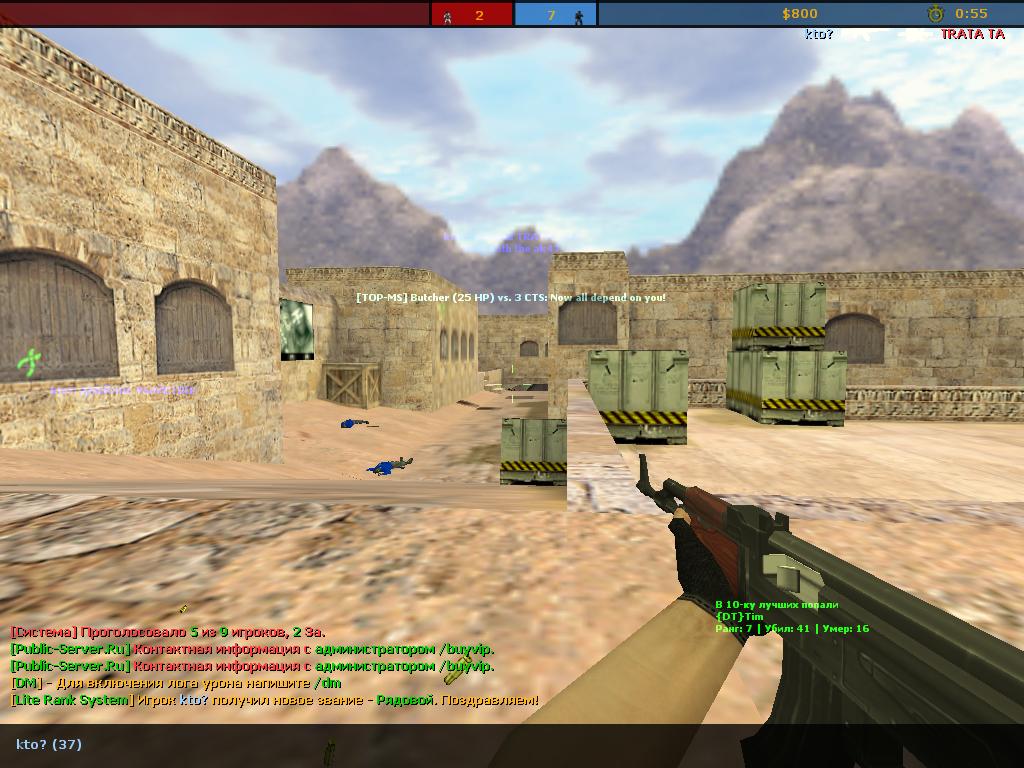Click the spectated player name kto? (37)

[x=49, y=744]
